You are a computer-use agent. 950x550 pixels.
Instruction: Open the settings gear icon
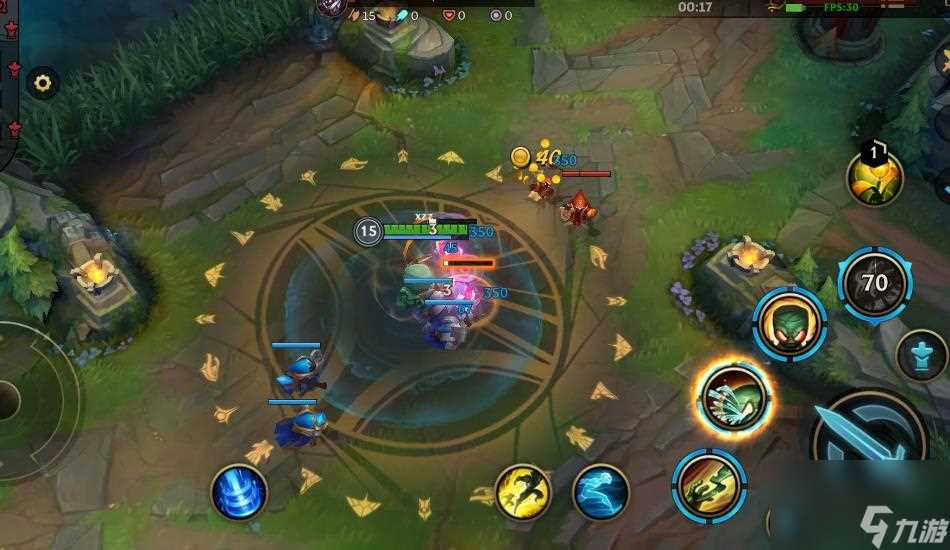(x=42, y=83)
